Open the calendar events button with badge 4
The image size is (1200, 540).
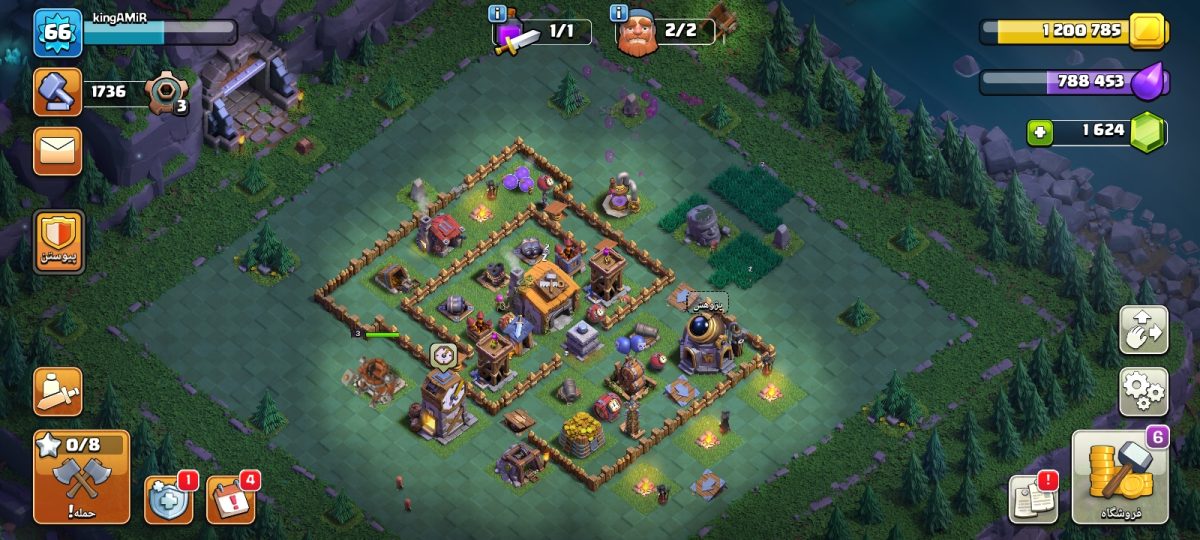(229, 499)
